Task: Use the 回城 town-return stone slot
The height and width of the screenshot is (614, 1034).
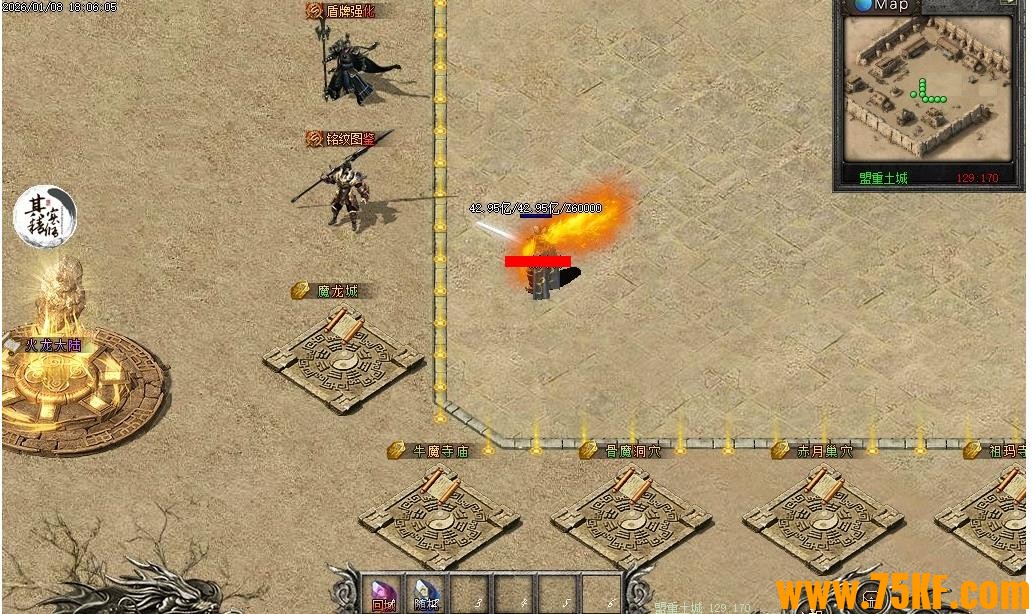Action: pyautogui.click(x=383, y=594)
